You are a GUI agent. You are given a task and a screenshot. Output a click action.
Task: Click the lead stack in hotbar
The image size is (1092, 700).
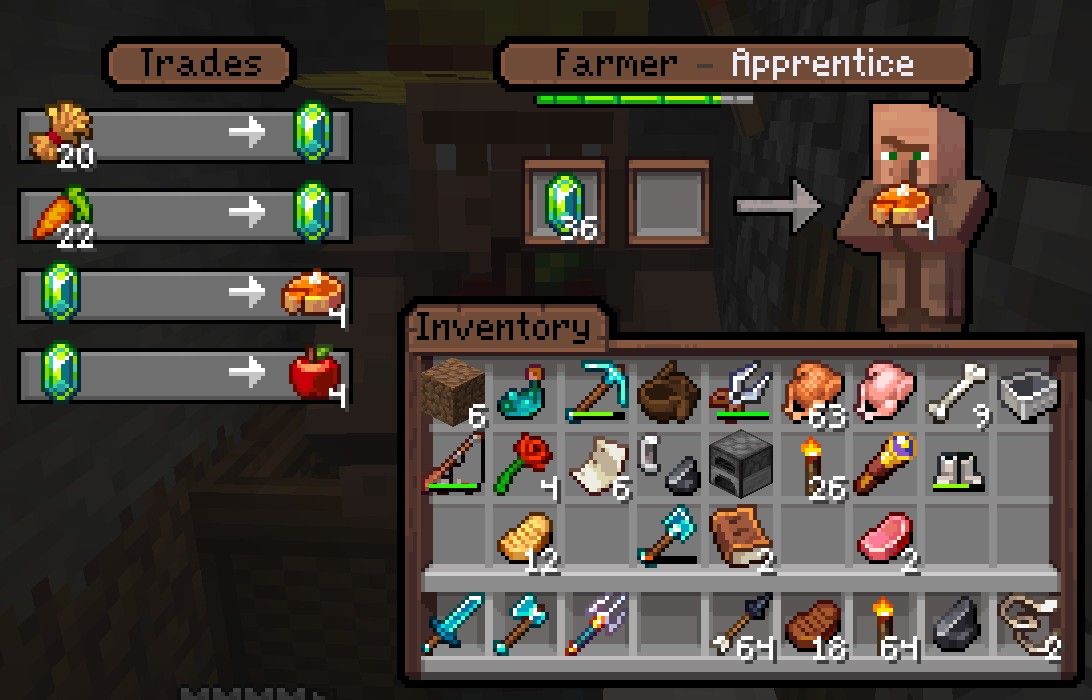point(1029,623)
